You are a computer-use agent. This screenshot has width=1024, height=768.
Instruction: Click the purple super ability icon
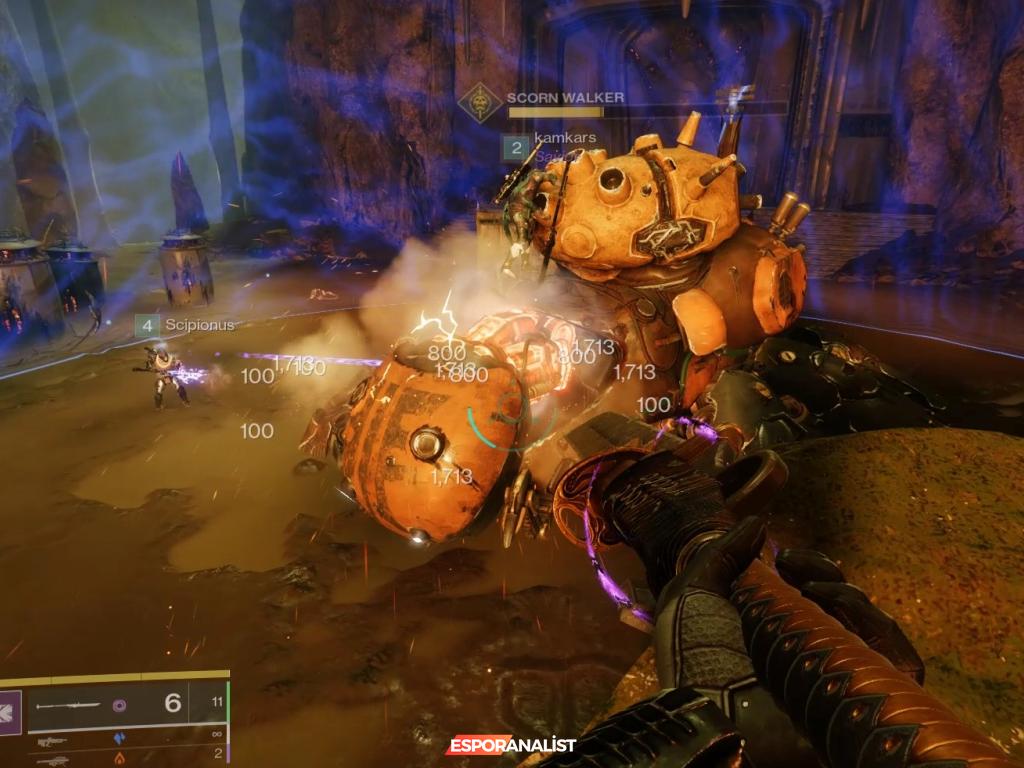click(10, 712)
